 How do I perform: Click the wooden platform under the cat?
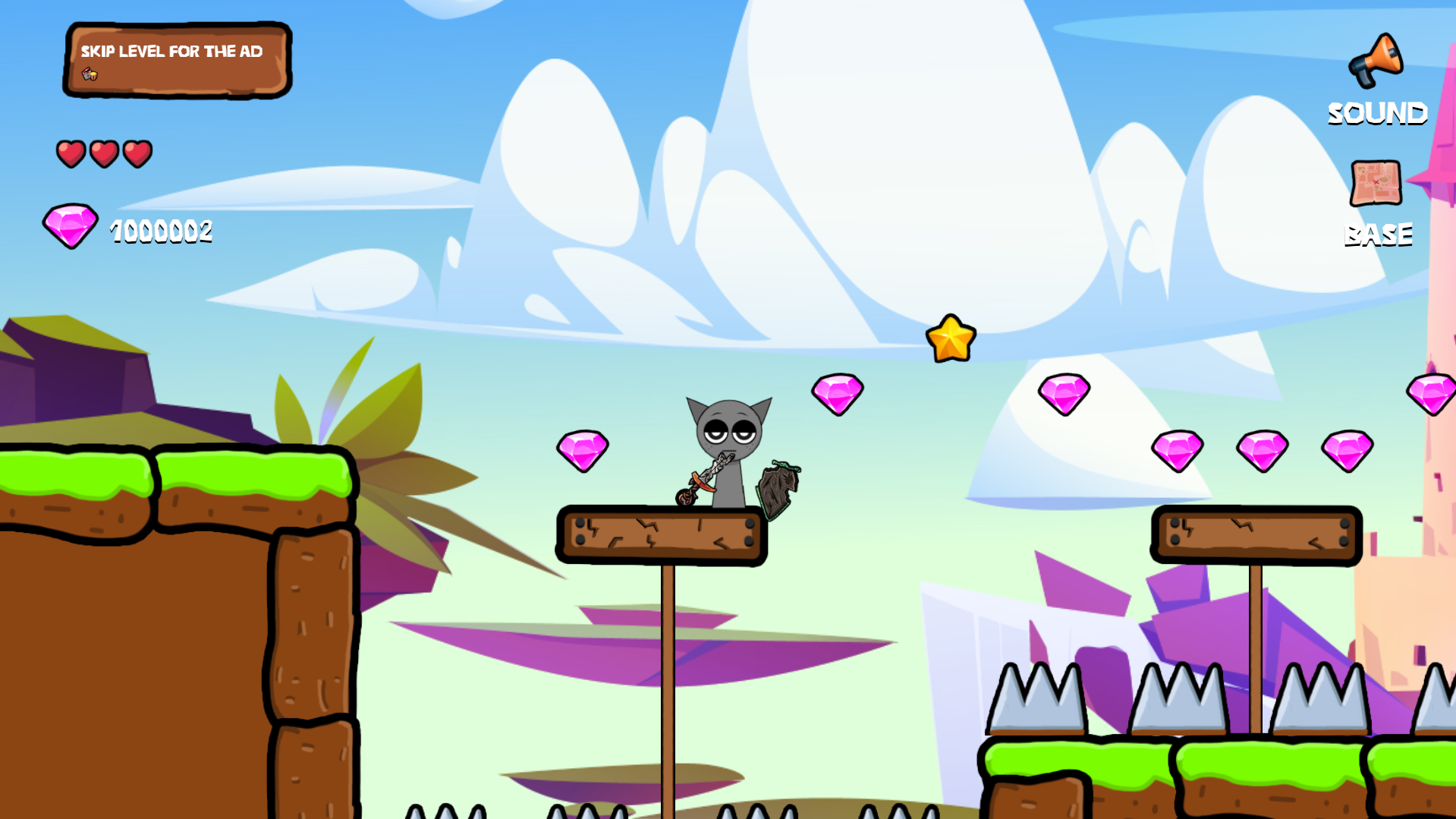click(x=662, y=535)
